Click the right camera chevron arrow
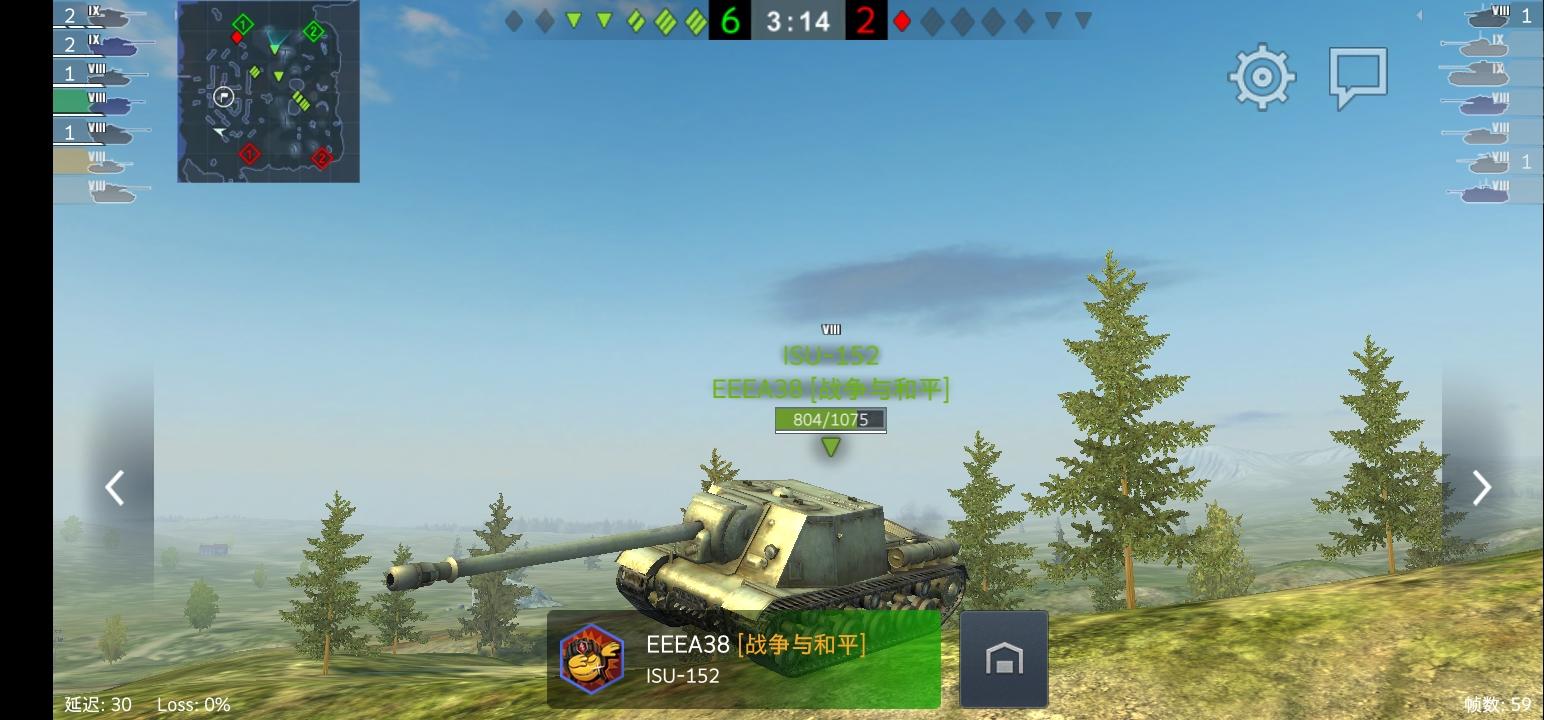The image size is (1544, 720). click(1480, 487)
